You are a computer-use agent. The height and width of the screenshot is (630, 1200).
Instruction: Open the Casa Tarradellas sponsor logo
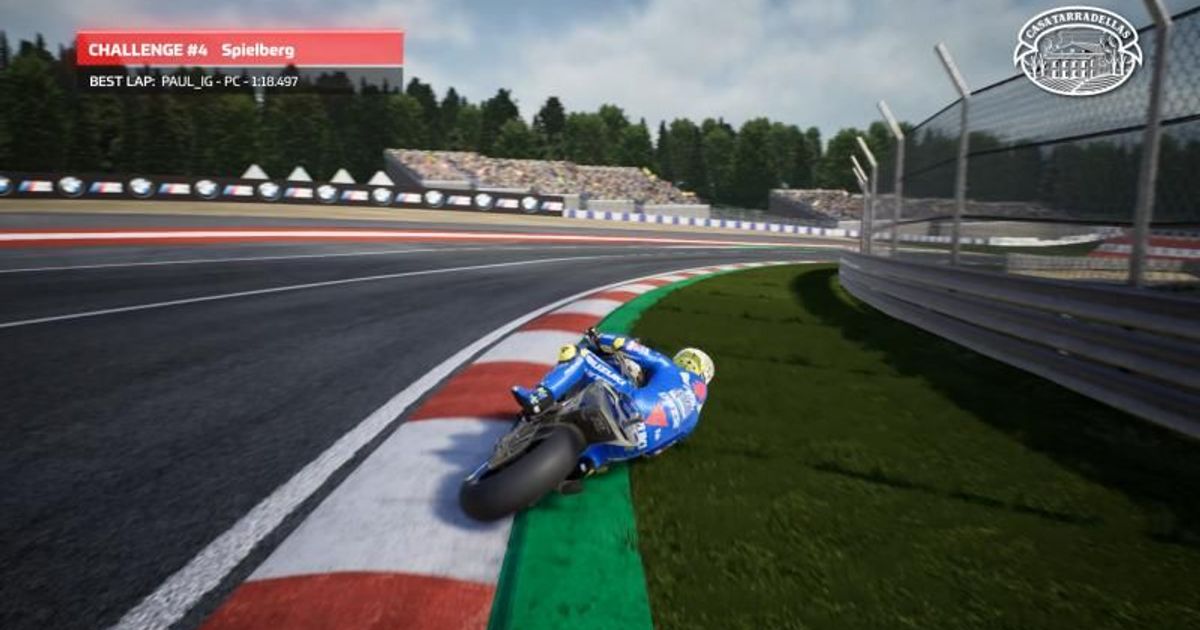1077,51
